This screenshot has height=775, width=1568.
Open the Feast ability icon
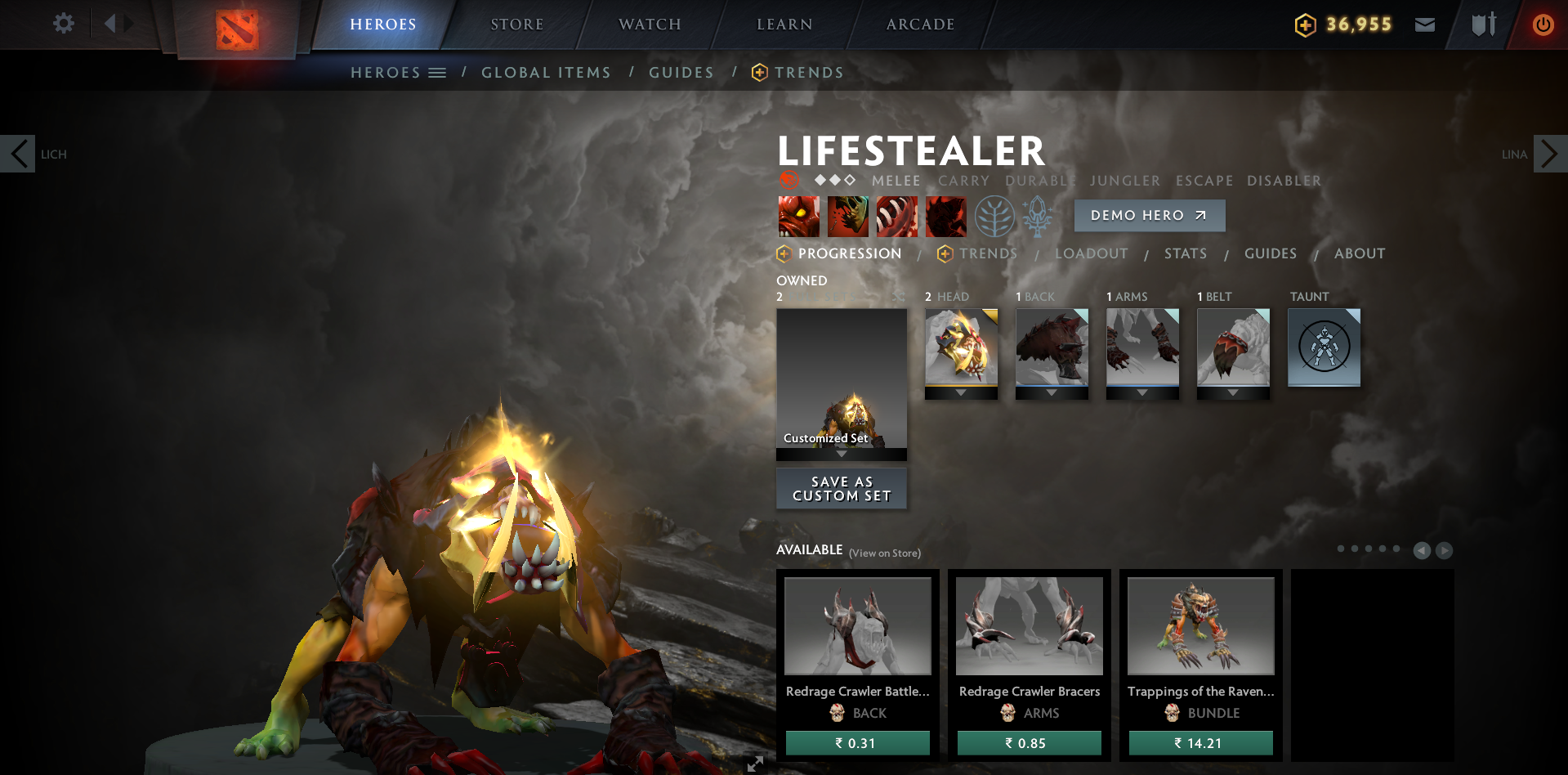(847, 216)
